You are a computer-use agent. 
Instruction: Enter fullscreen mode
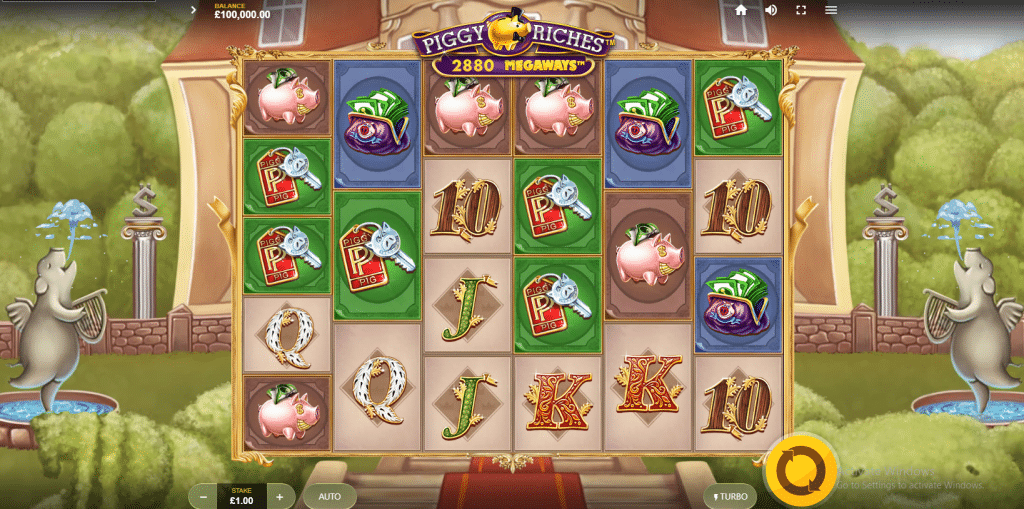801,10
